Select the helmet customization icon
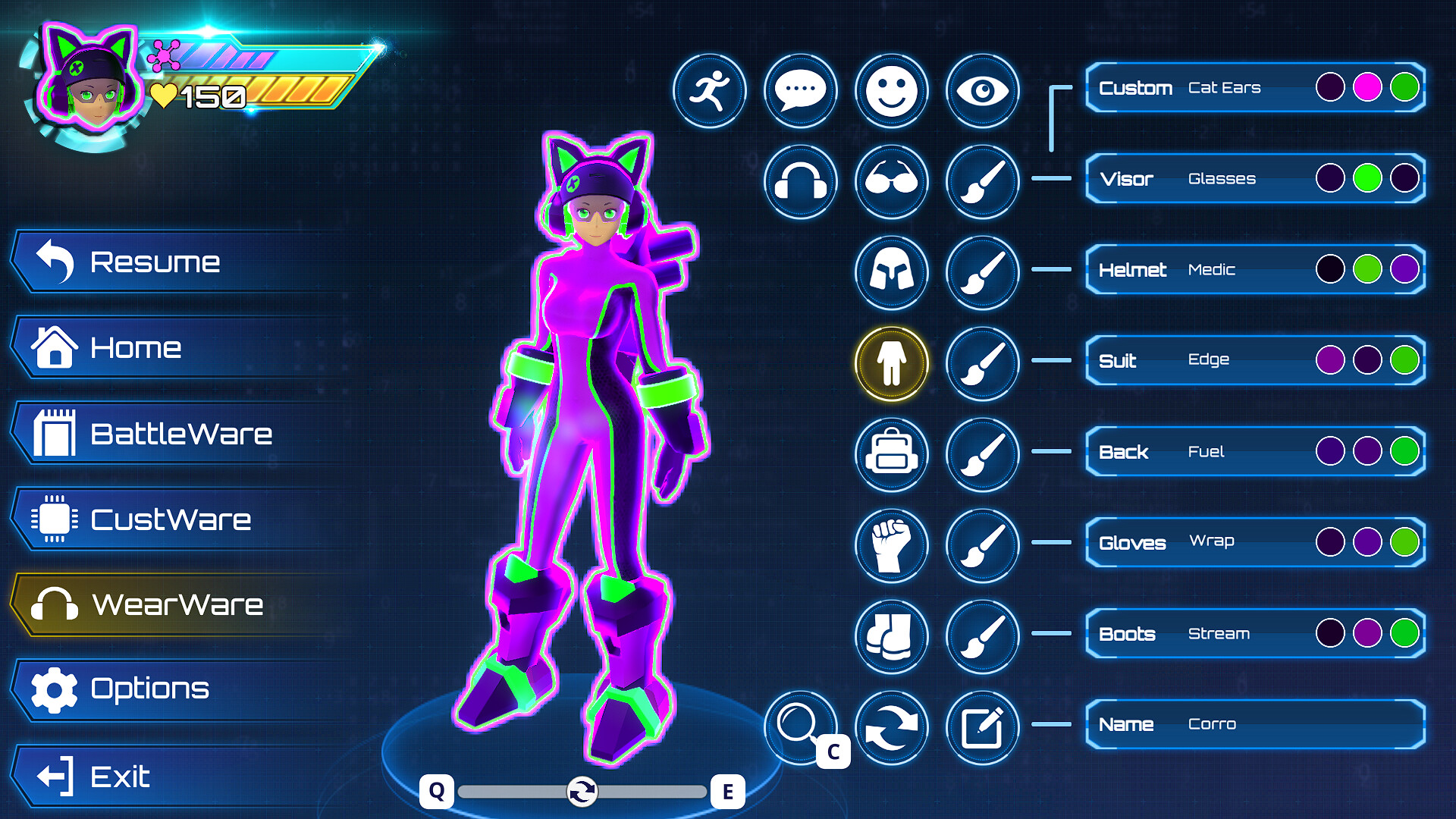Image resolution: width=1456 pixels, height=819 pixels. click(x=891, y=273)
